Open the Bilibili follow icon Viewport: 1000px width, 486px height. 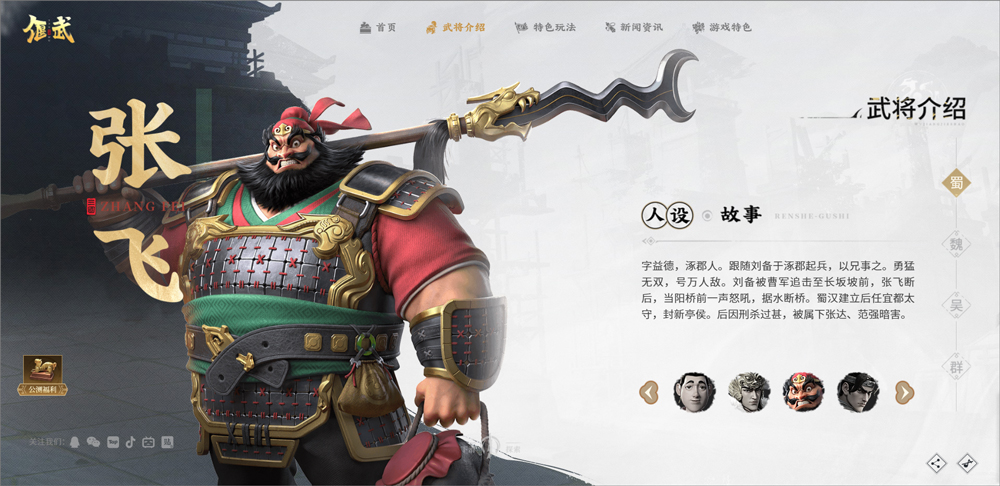tap(148, 441)
